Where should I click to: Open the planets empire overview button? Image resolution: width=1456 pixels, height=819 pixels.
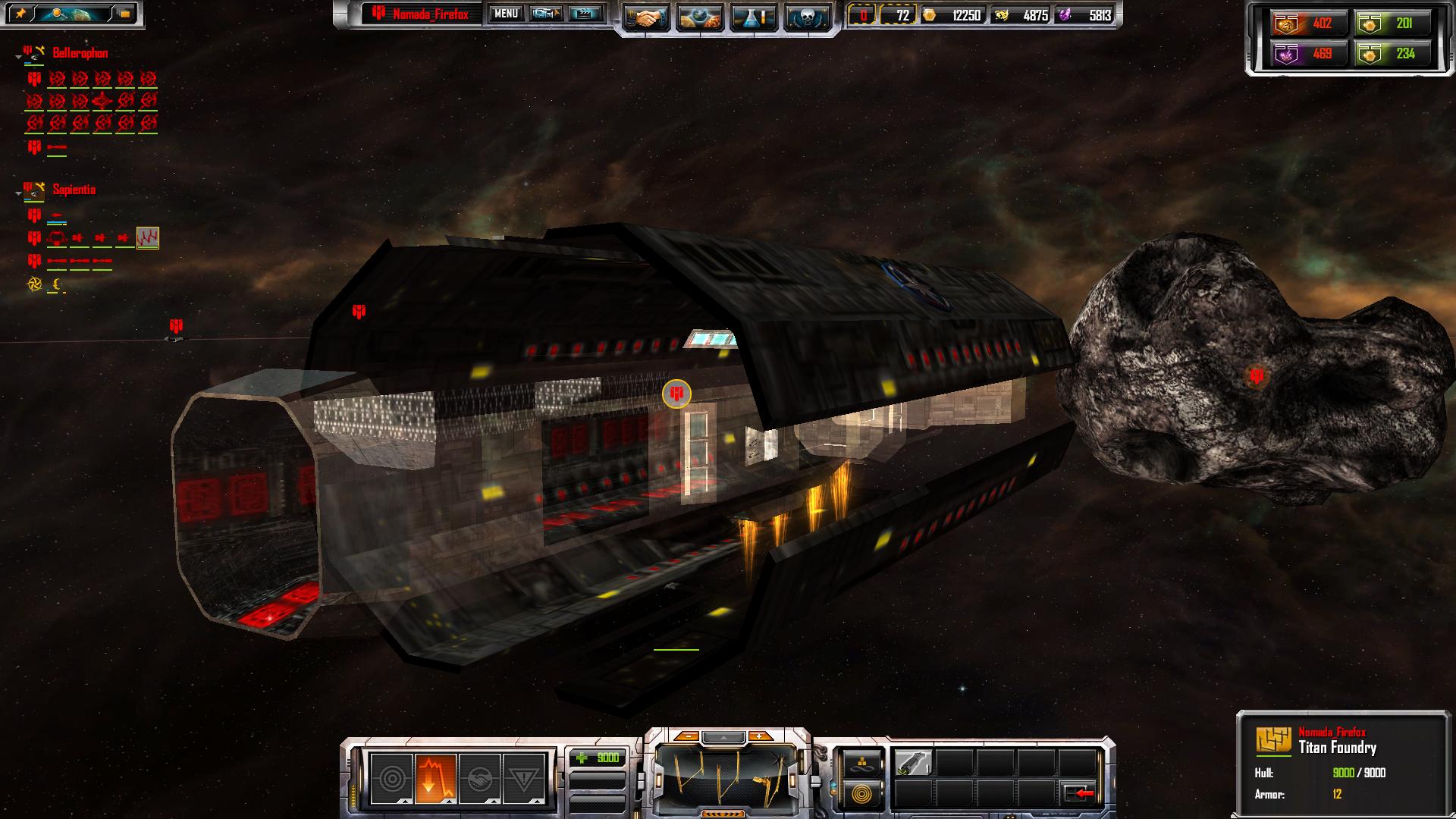pyautogui.click(x=700, y=17)
